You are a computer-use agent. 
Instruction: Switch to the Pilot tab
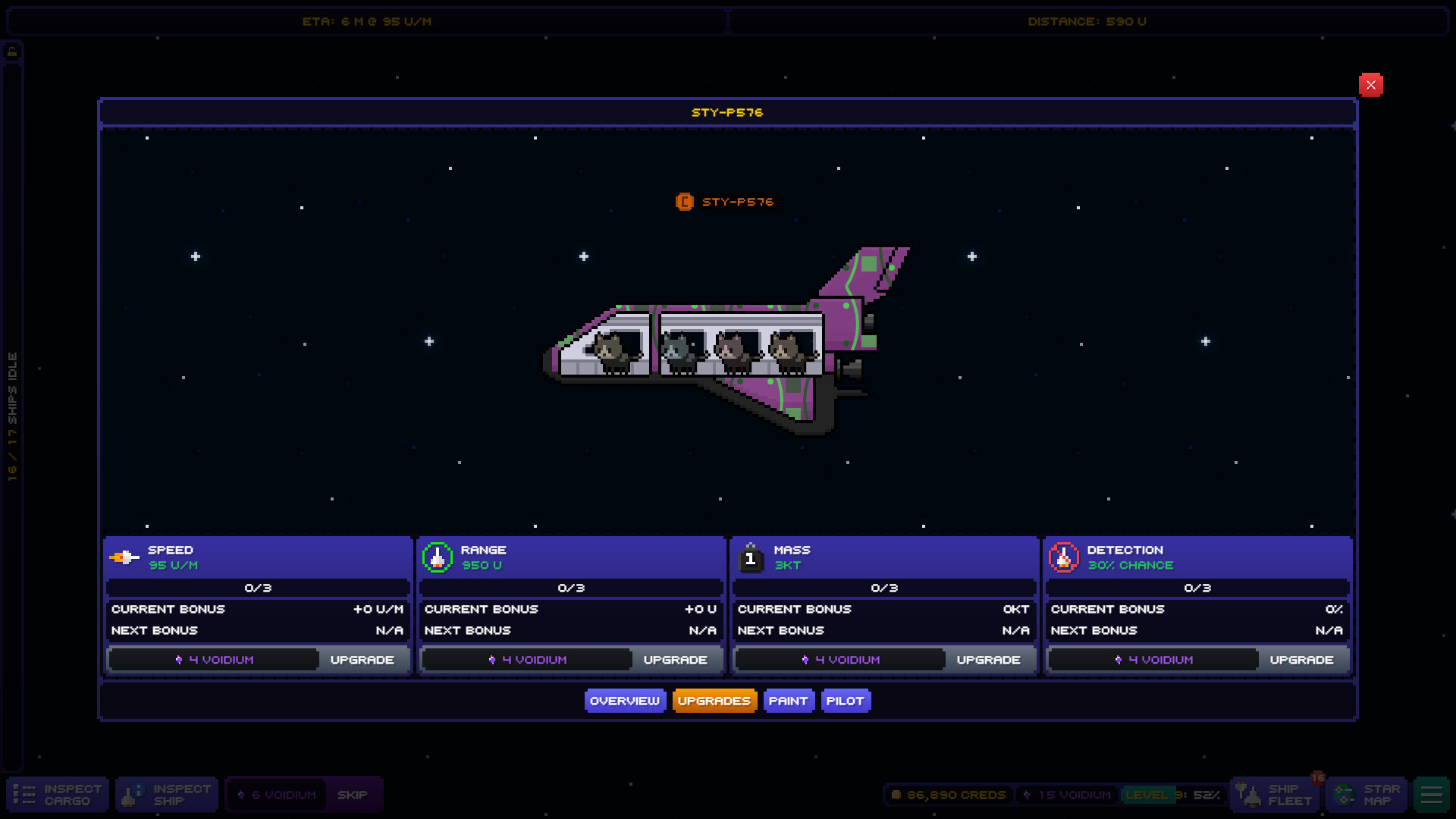(x=846, y=700)
